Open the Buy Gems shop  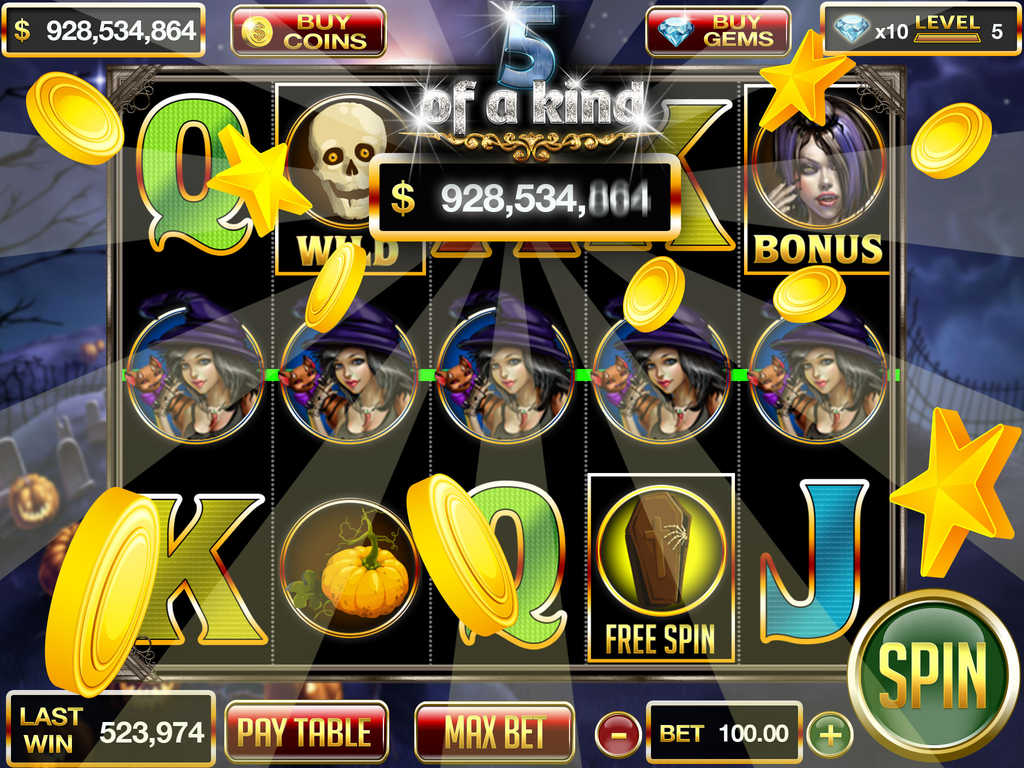click(718, 31)
